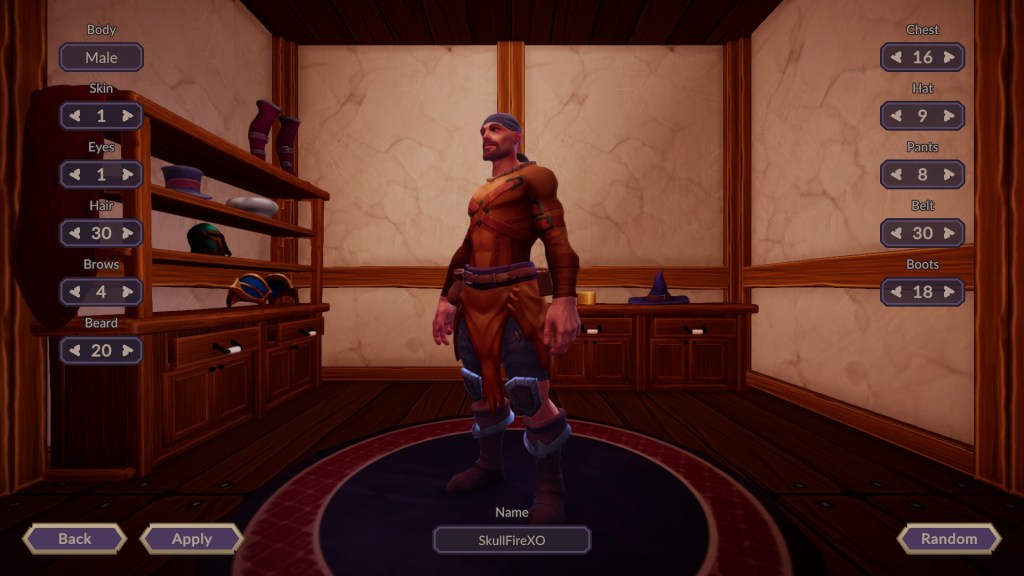The image size is (1024, 576).
Task: Choose the next Brows option
Action: click(x=128, y=292)
